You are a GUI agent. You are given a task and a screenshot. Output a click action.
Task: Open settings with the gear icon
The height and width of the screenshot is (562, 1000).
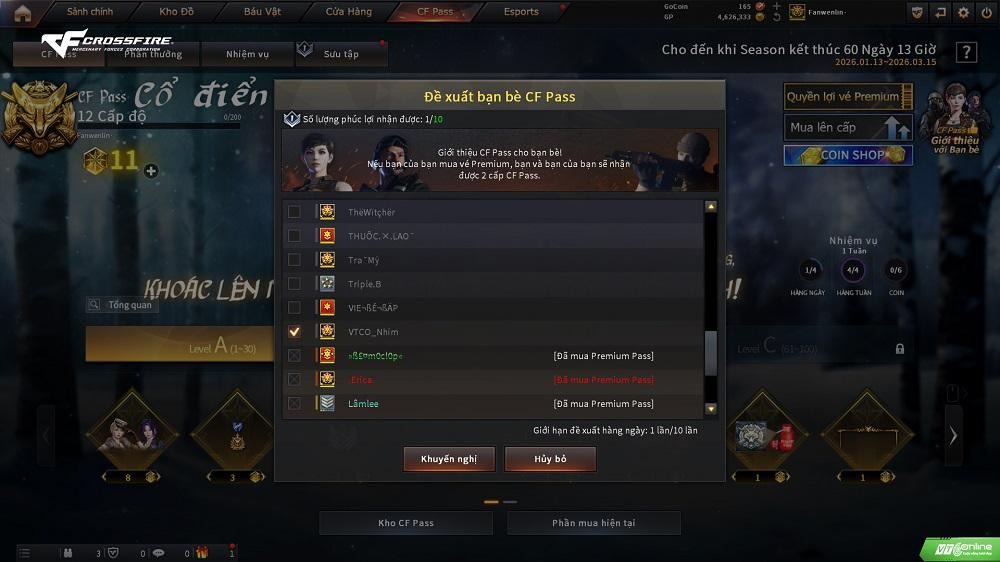963,12
